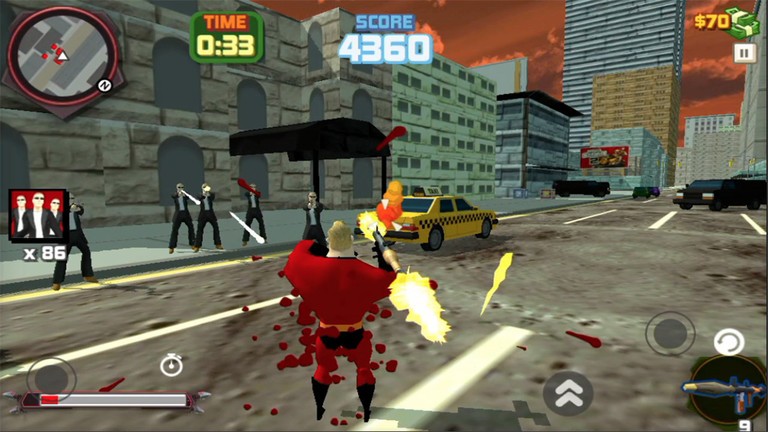Pause the game with the pause button
Image resolution: width=768 pixels, height=432 pixels.
point(743,53)
